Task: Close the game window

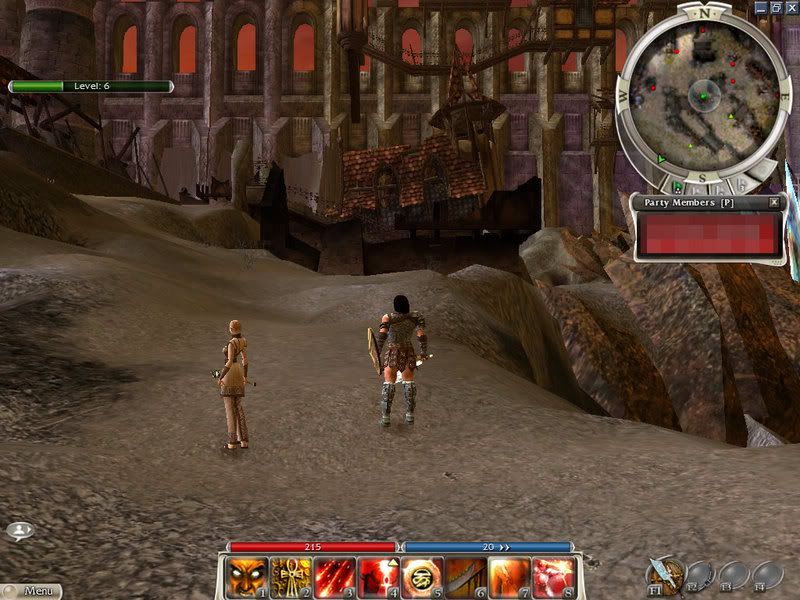Action: pyautogui.click(x=790, y=6)
